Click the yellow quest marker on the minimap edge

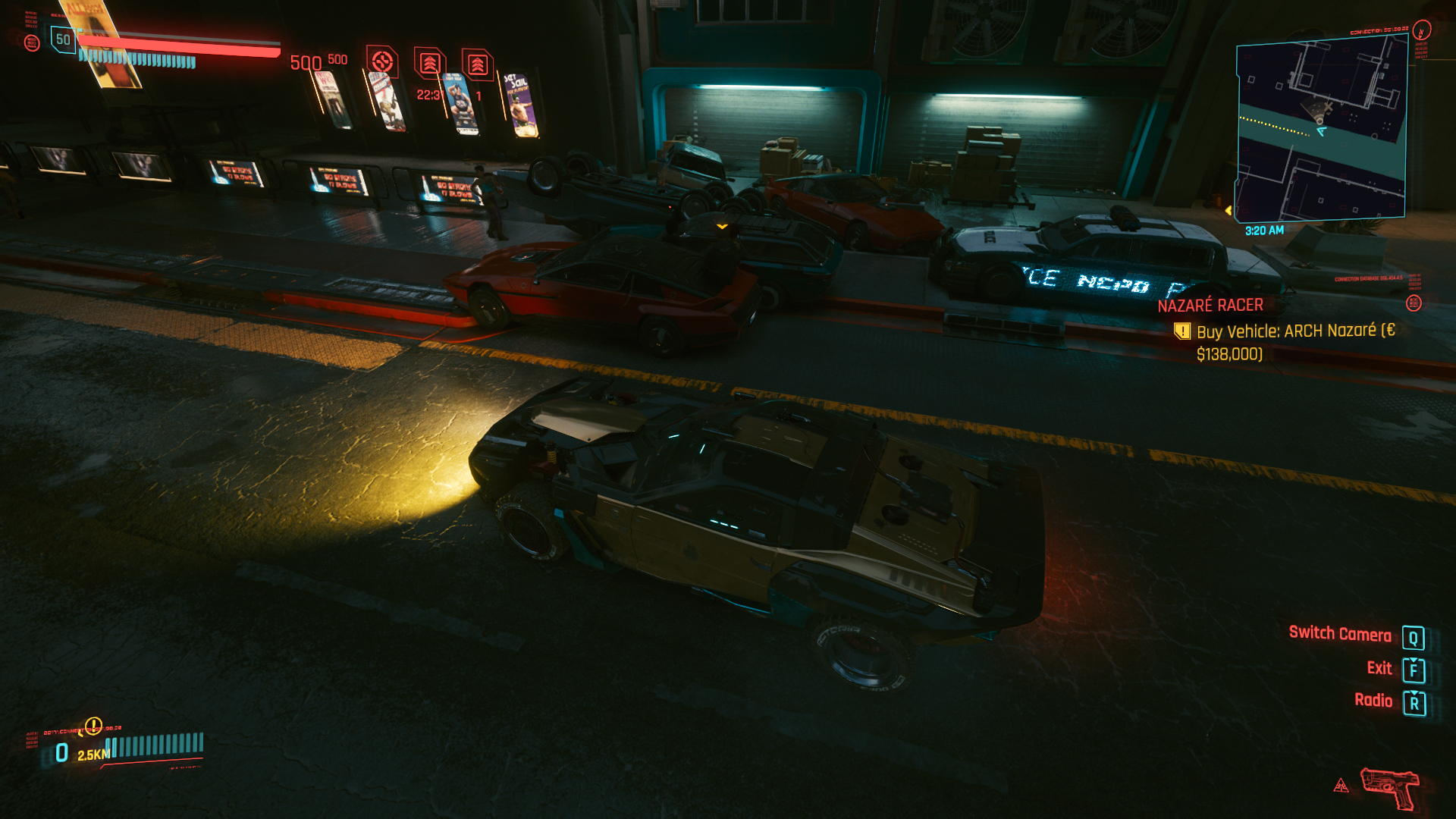1228,210
